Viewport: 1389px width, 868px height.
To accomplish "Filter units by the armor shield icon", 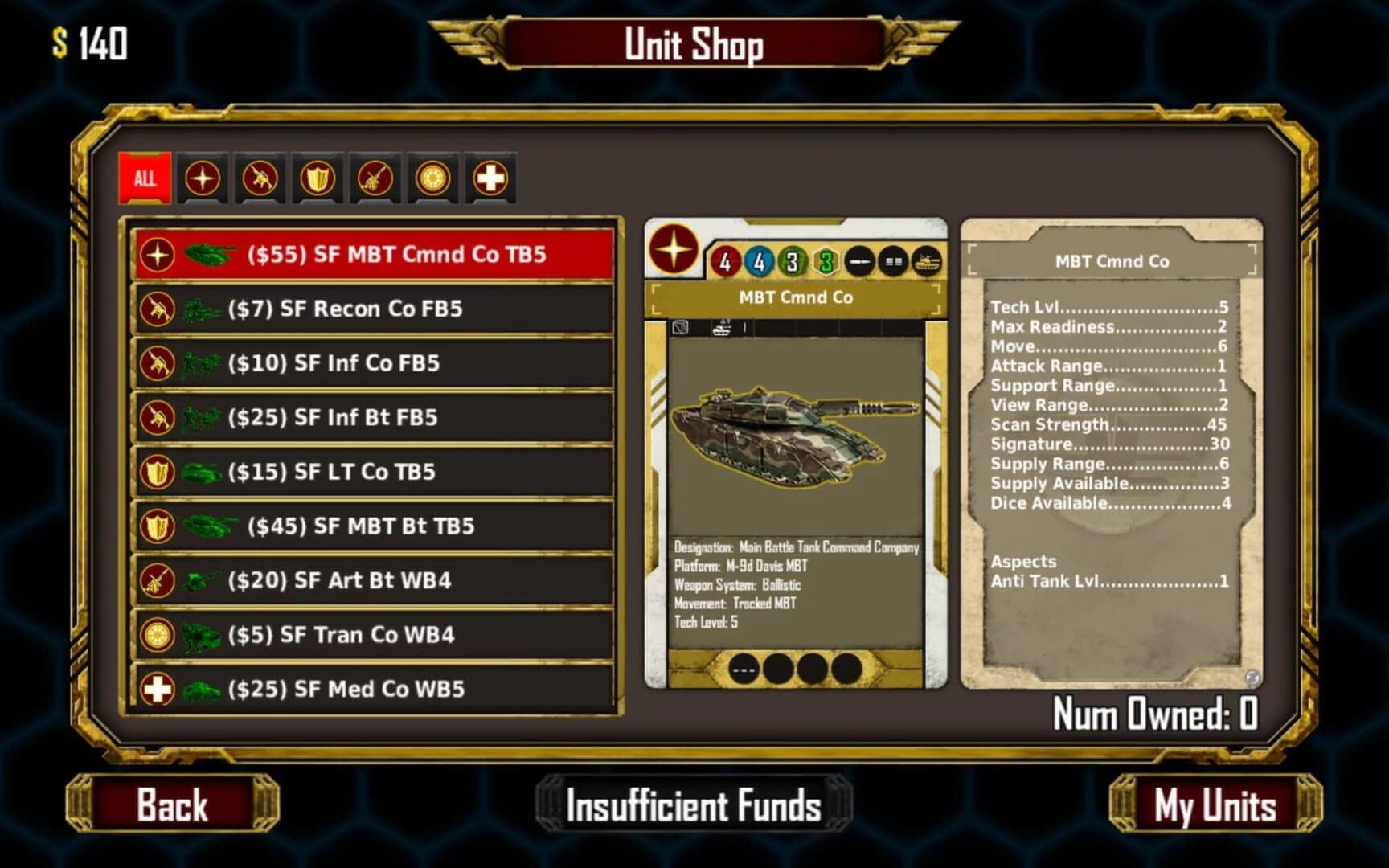I will pos(317,178).
